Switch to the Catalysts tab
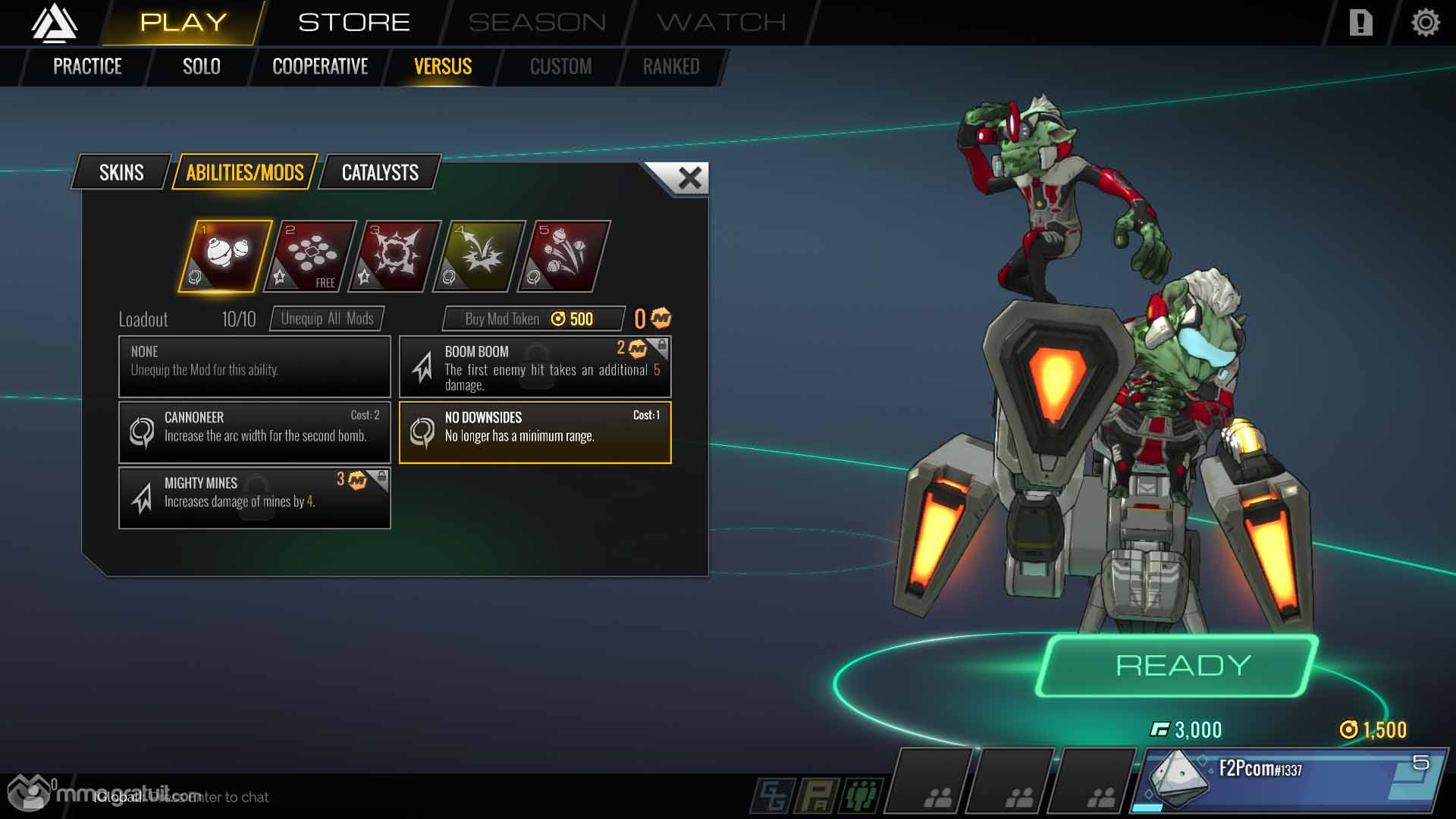 pyautogui.click(x=380, y=173)
